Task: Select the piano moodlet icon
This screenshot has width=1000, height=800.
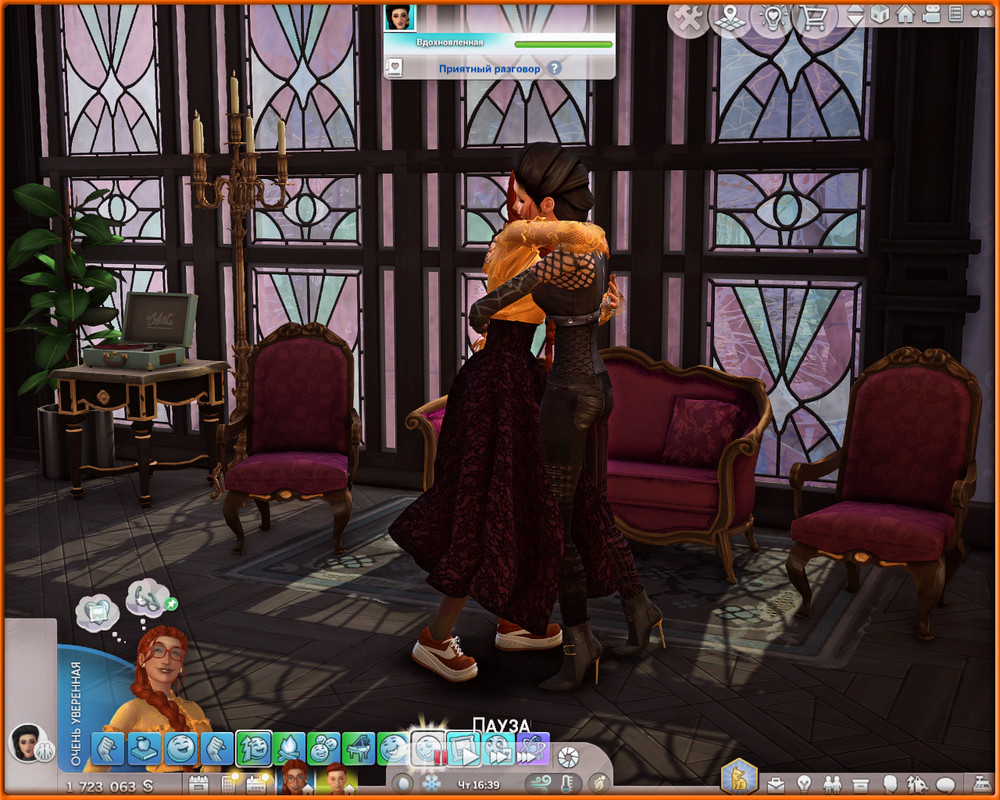Action: point(358,748)
